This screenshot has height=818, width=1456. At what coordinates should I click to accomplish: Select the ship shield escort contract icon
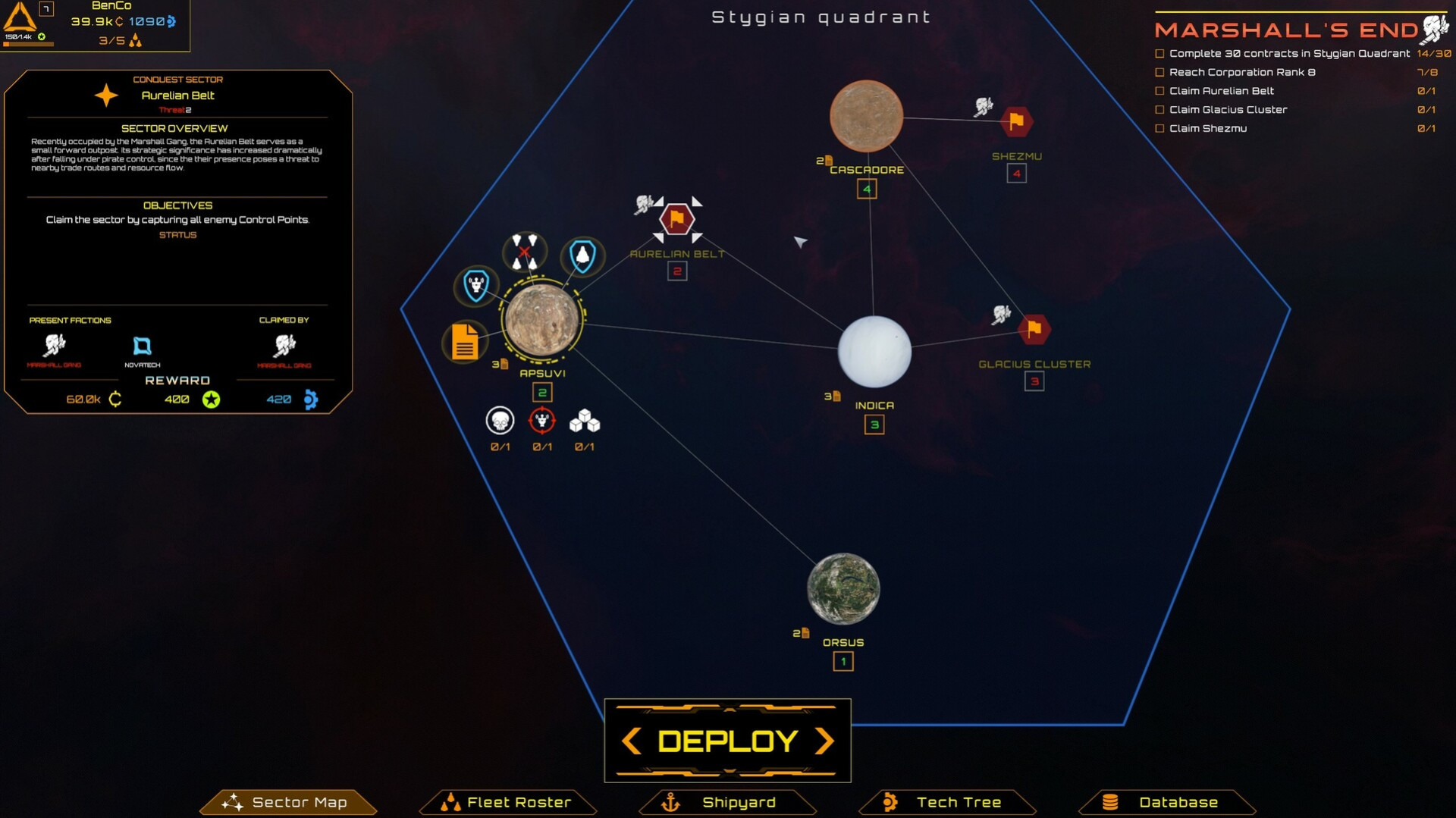[582, 255]
